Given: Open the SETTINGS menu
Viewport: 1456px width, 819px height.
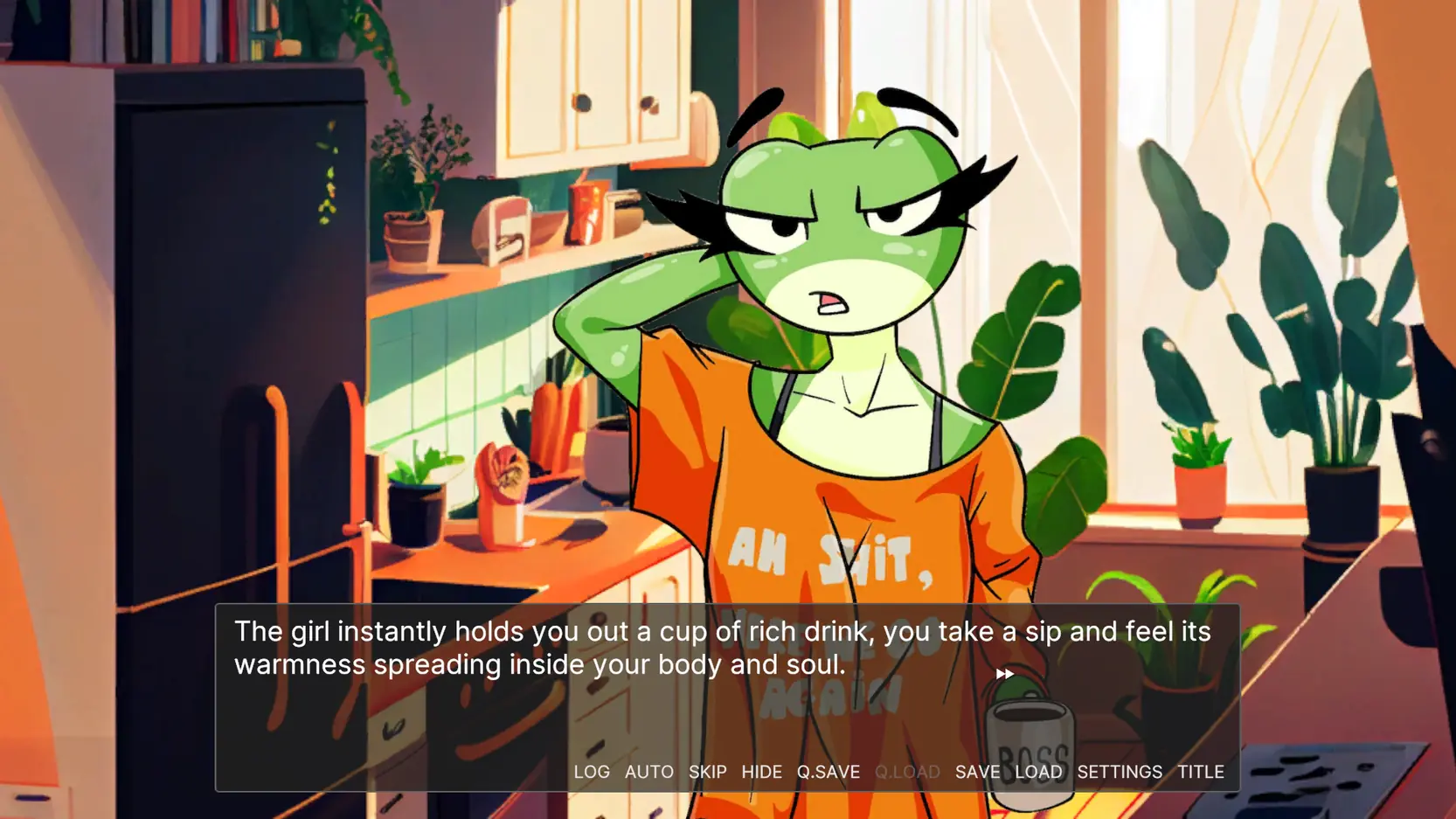Looking at the screenshot, I should click(1120, 772).
